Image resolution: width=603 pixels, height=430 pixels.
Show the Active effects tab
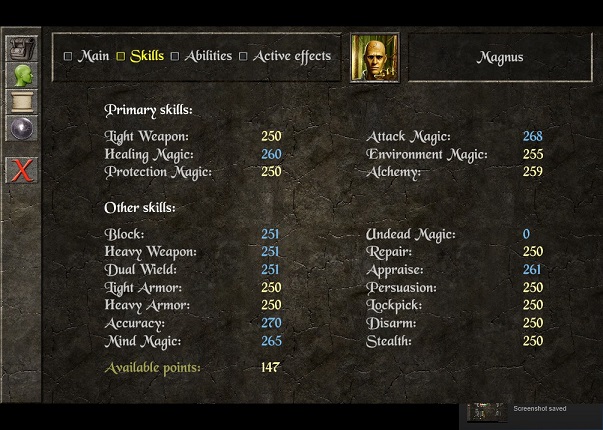[x=285, y=56]
